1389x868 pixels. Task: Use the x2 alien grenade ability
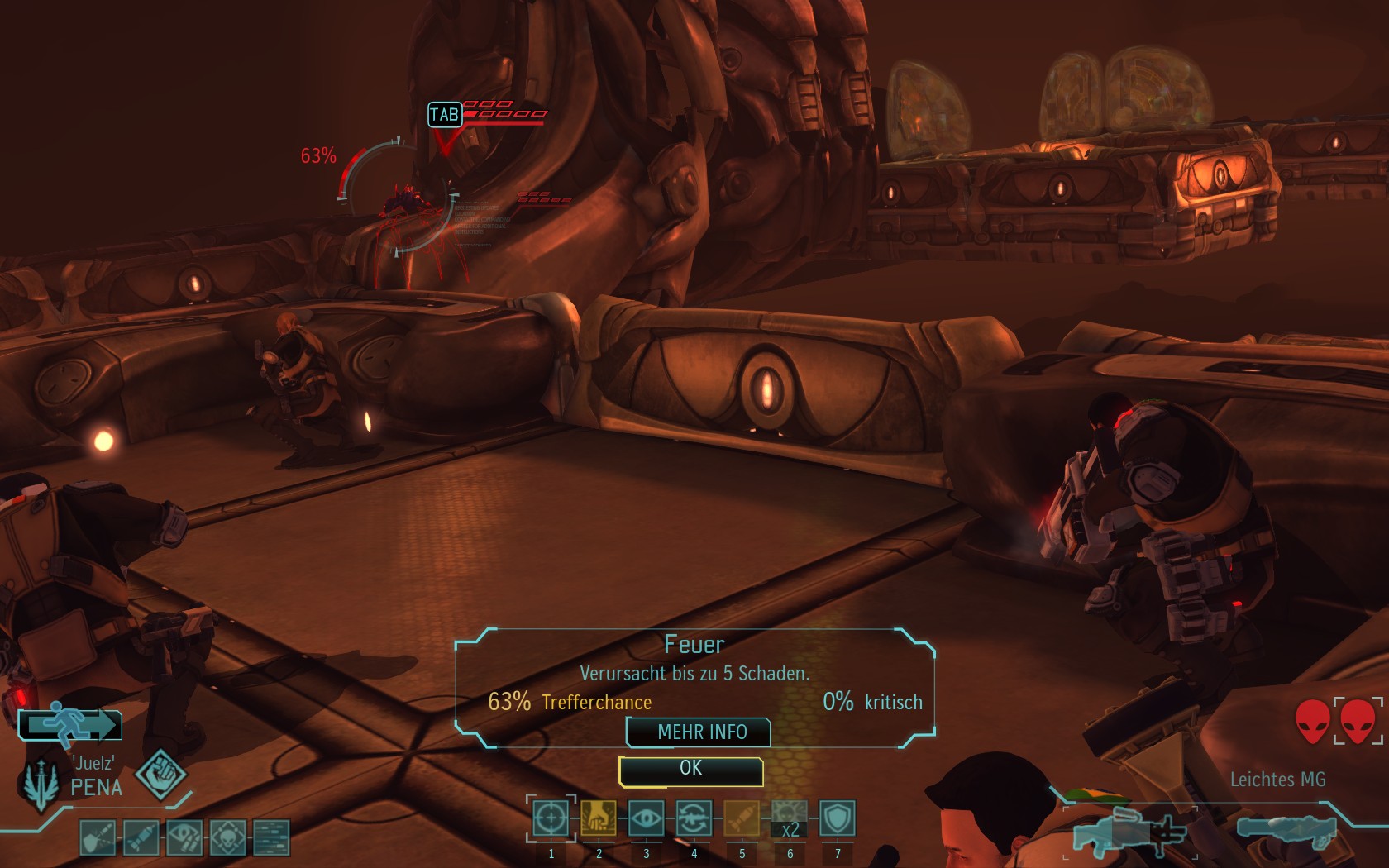(x=790, y=819)
